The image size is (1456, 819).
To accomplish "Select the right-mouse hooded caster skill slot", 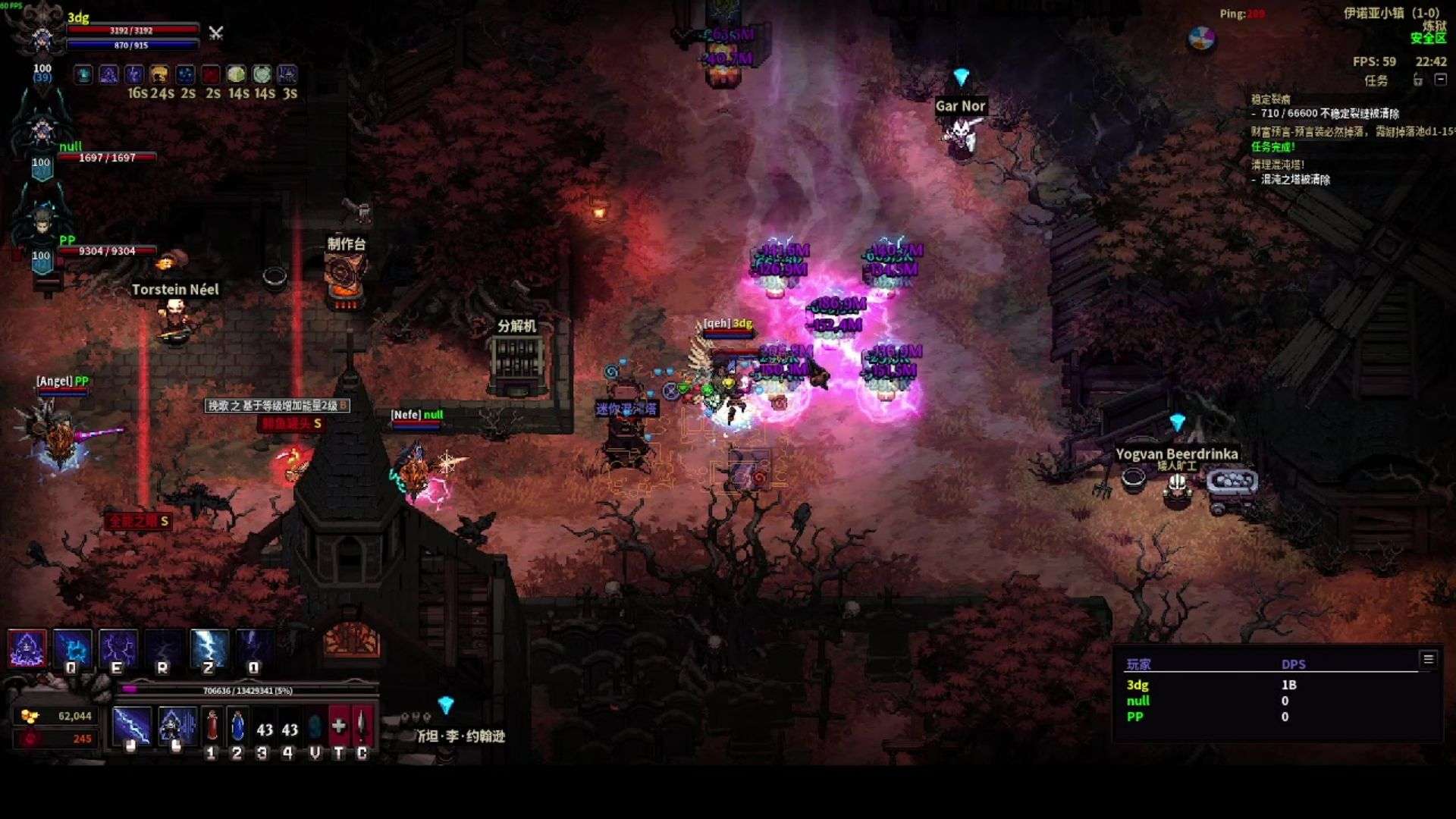I will click(177, 726).
